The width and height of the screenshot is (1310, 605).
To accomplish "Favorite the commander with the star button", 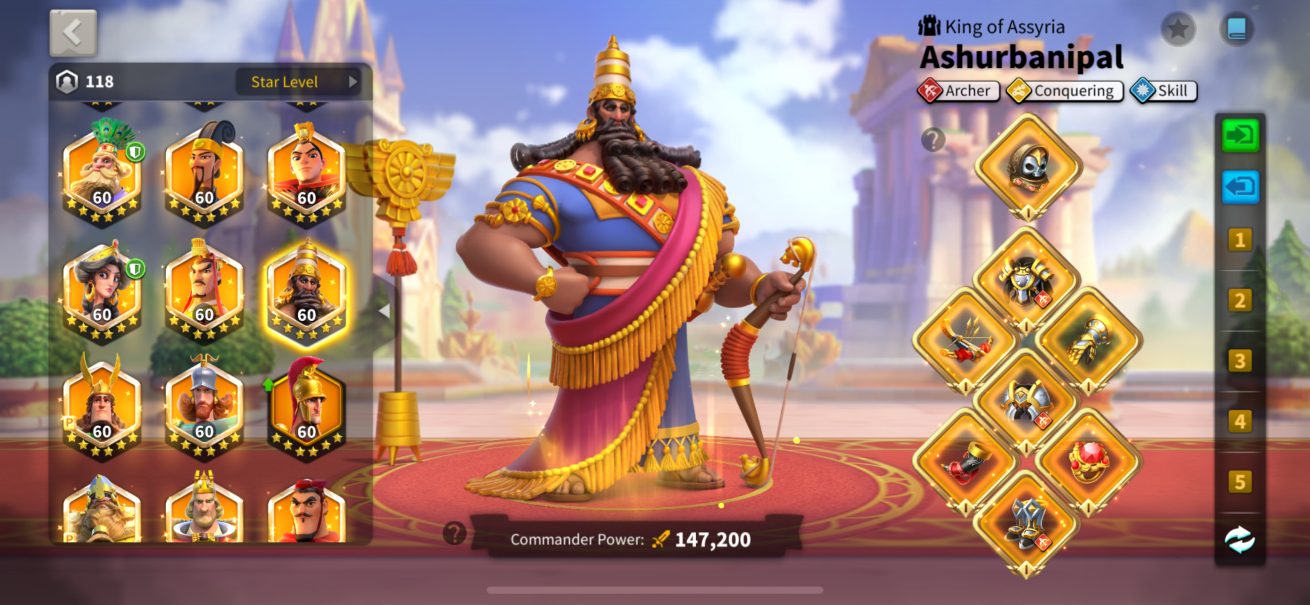I will pos(1178,29).
